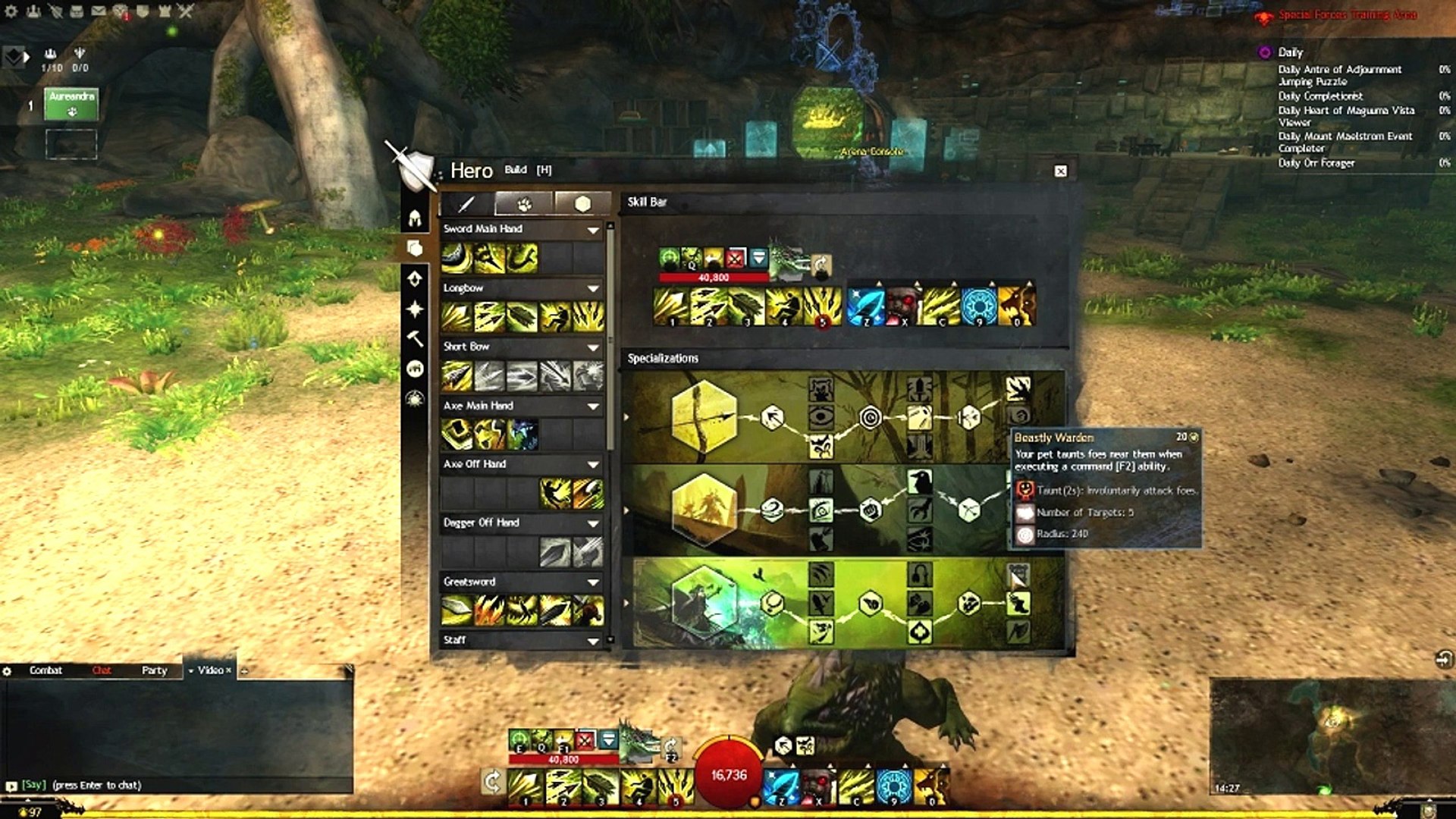Select the Combat chat tab
Screen dimensions: 1456x819
click(x=45, y=670)
